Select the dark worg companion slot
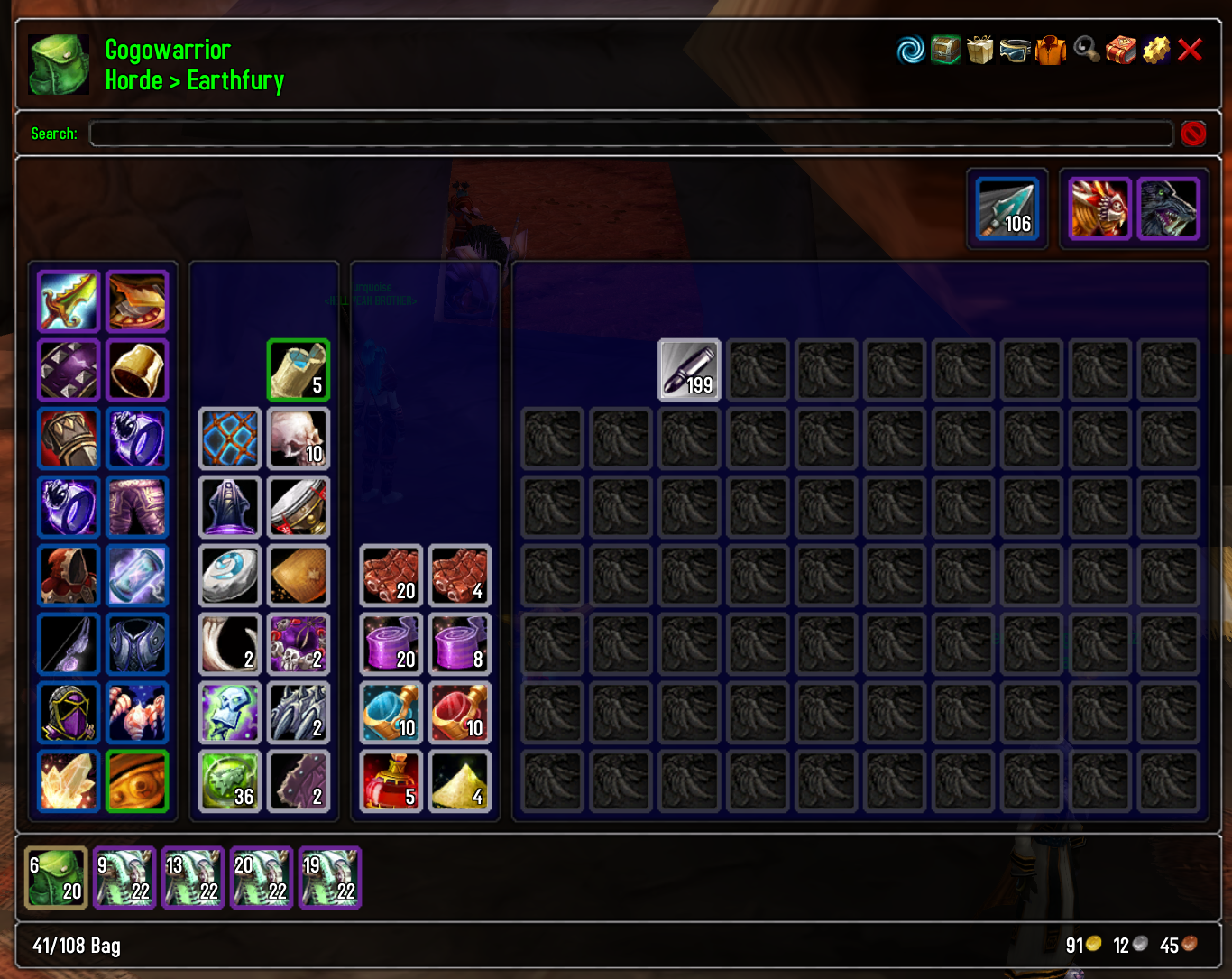 [x=1168, y=208]
